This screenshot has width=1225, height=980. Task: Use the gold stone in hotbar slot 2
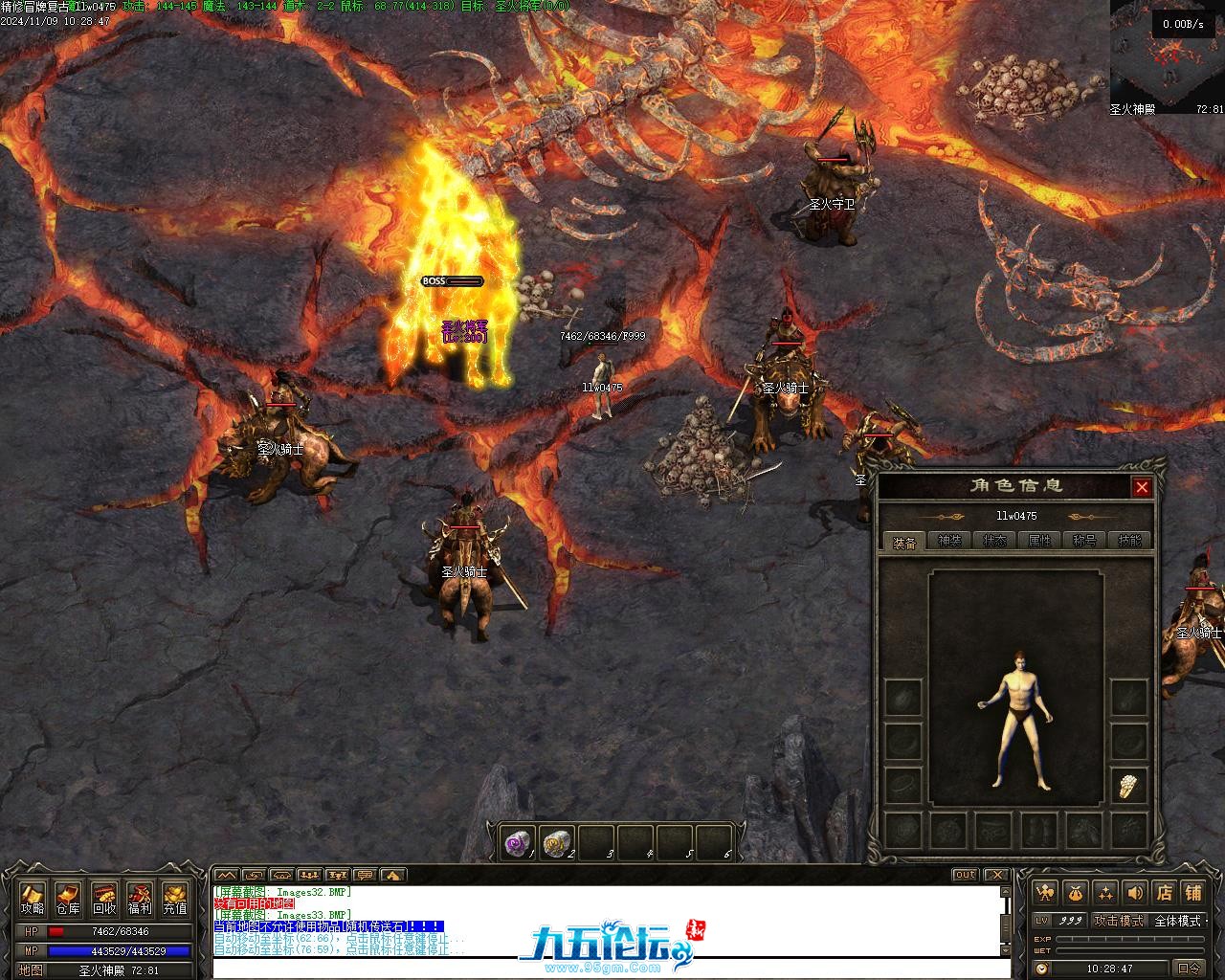(556, 842)
